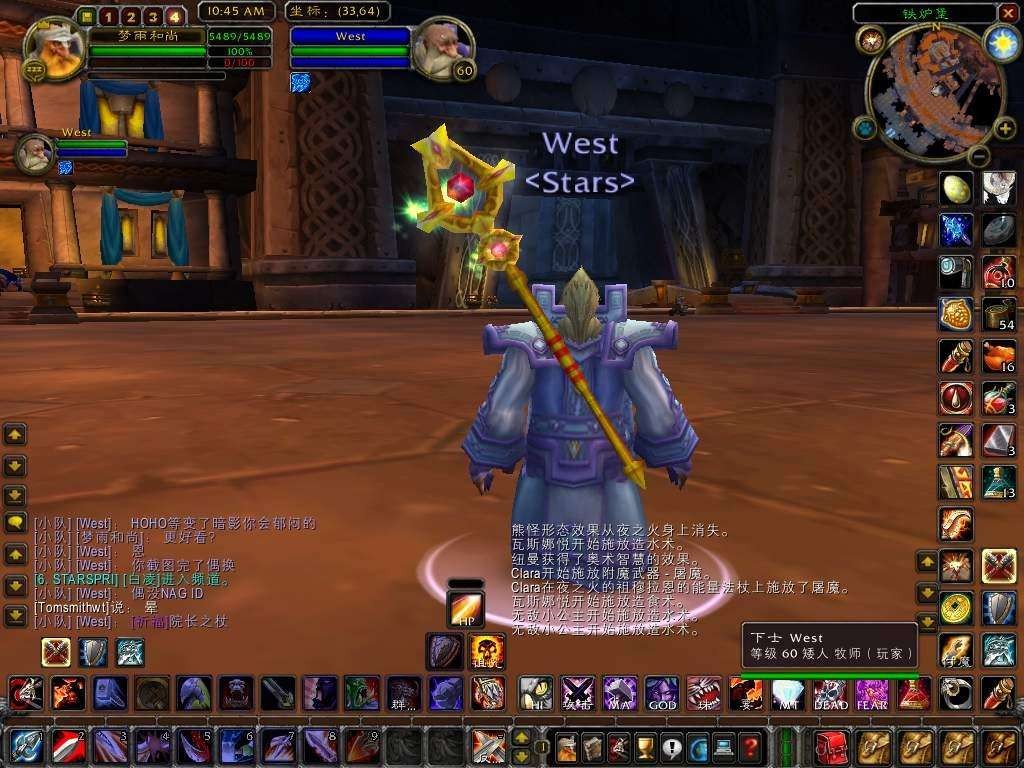Use the ability labeled FEAR

coord(871,692)
